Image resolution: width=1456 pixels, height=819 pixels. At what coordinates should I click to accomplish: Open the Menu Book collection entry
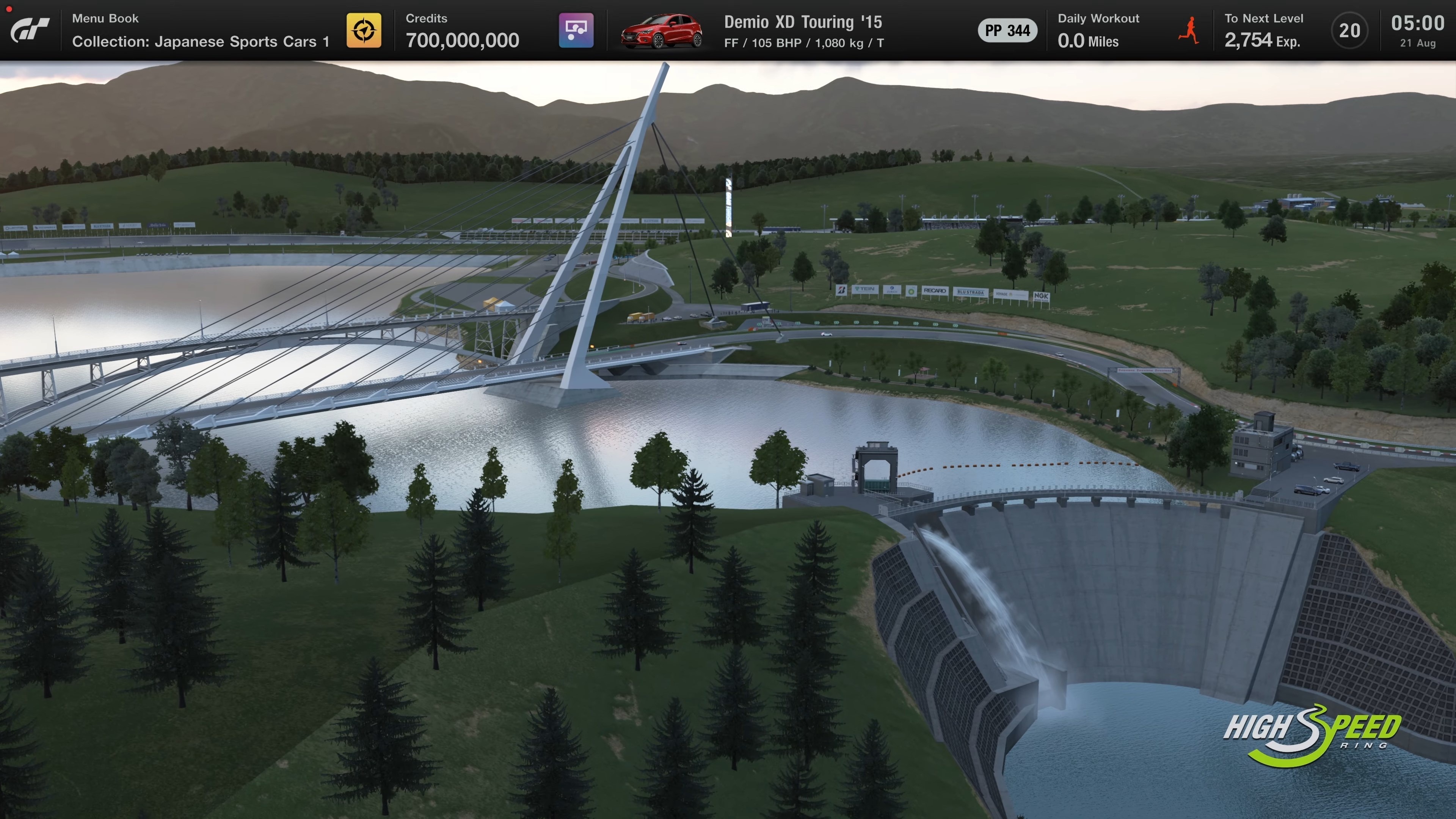(x=200, y=30)
